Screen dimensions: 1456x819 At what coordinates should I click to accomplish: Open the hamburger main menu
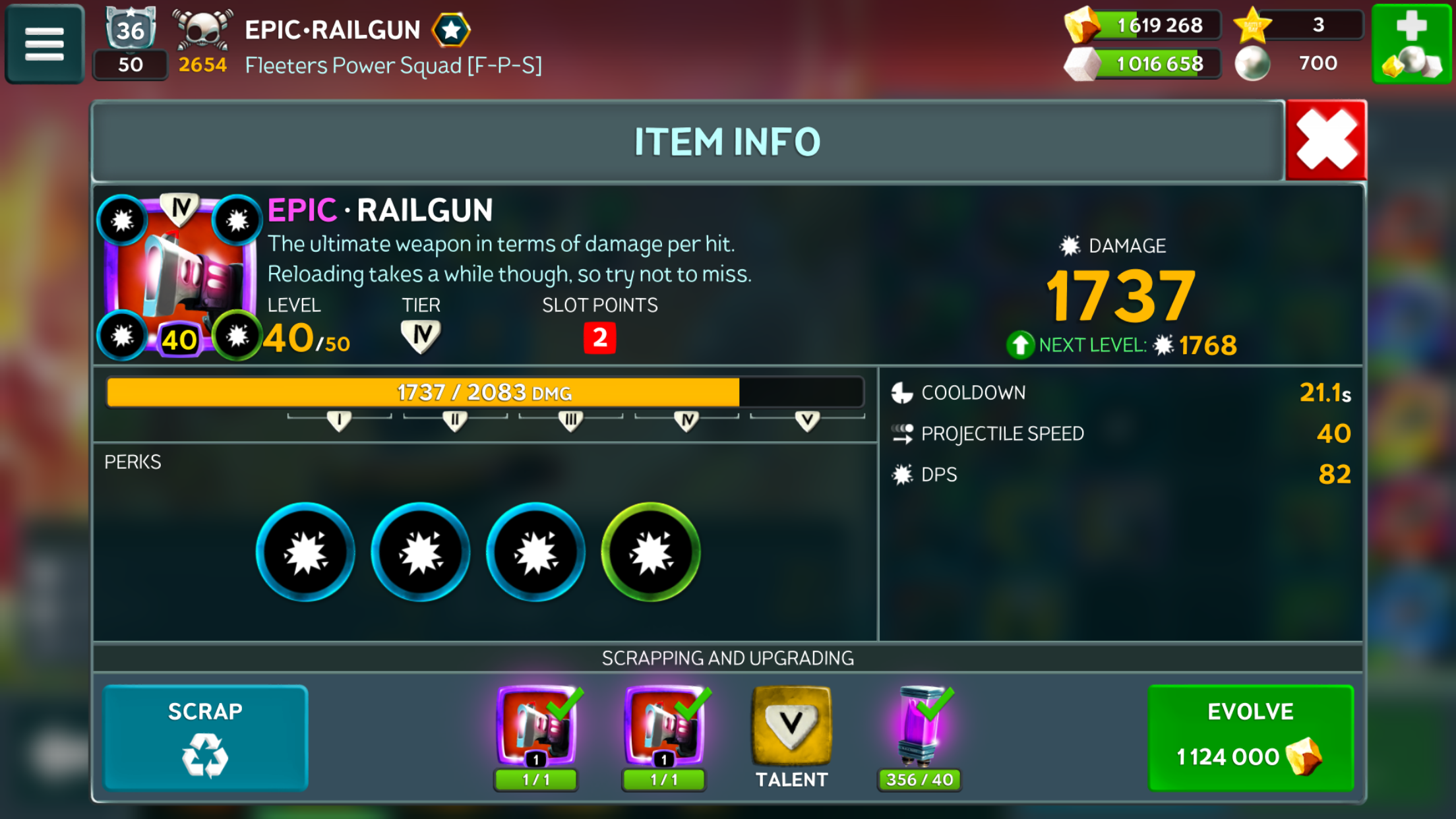point(44,44)
